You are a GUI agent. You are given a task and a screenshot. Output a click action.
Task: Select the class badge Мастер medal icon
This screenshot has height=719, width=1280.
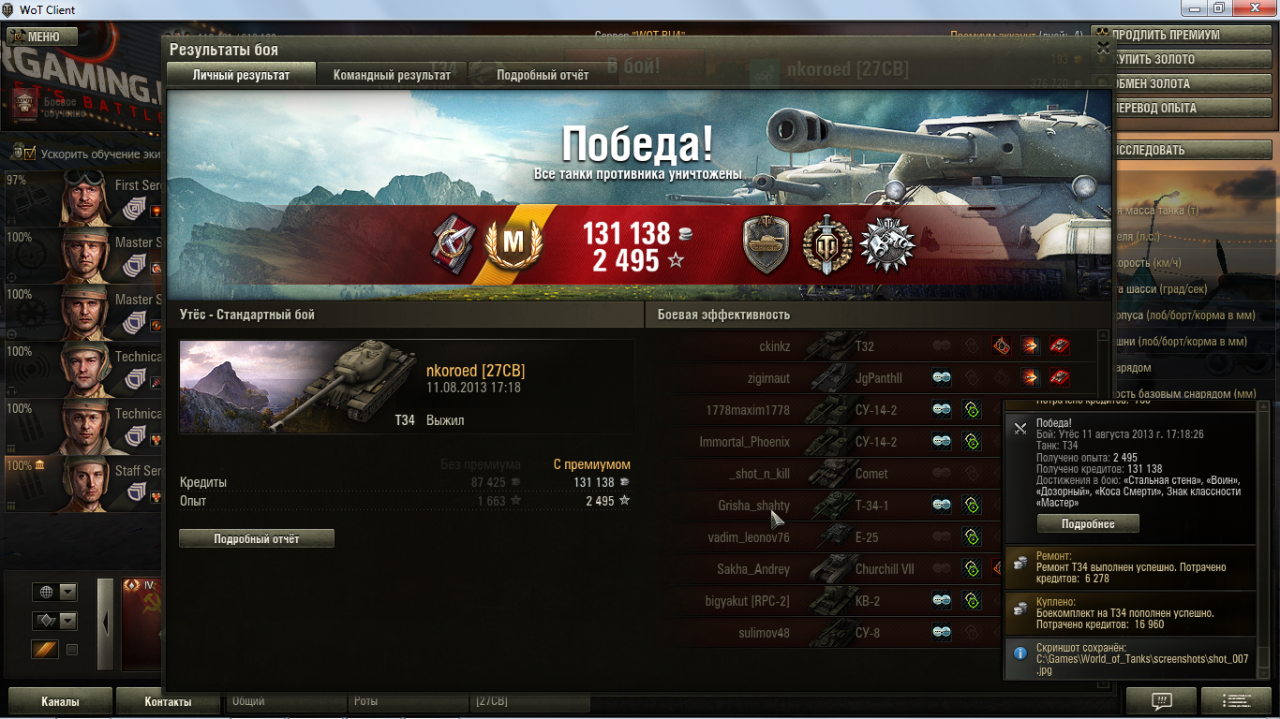click(513, 245)
